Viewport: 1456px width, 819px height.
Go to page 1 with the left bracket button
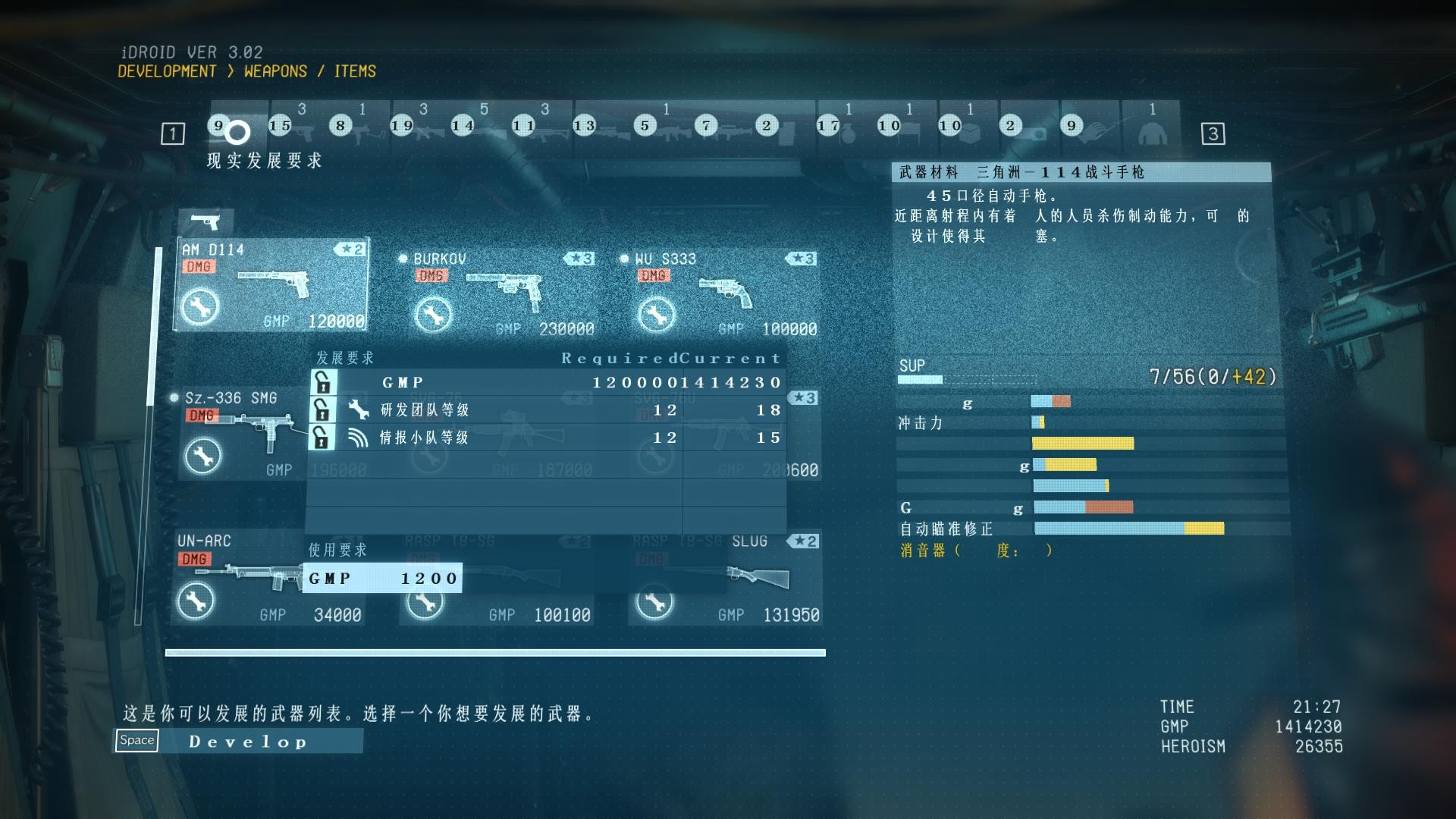click(x=173, y=134)
